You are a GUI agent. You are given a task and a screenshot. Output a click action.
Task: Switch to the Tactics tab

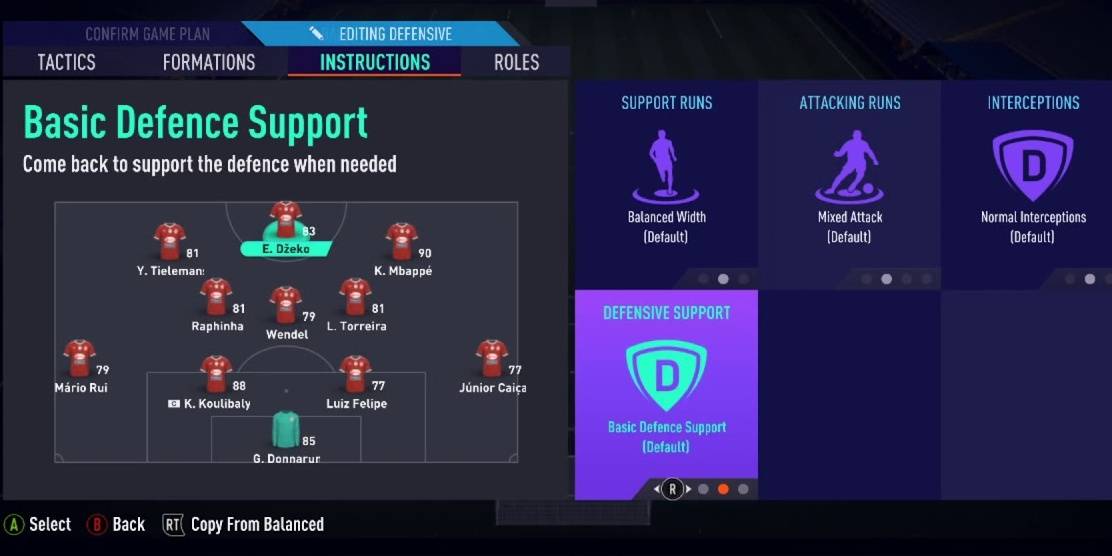[x=66, y=62]
